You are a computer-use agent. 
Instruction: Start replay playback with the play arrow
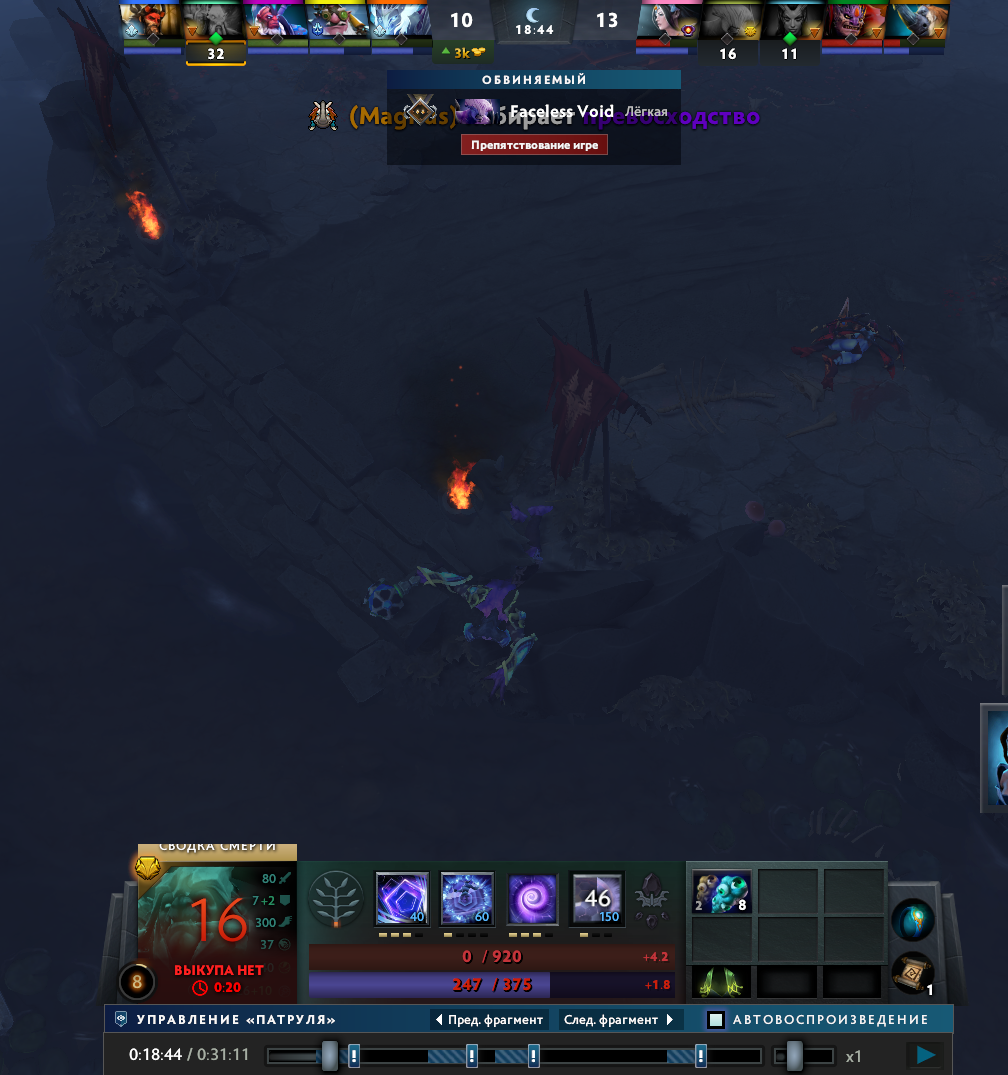(926, 1055)
